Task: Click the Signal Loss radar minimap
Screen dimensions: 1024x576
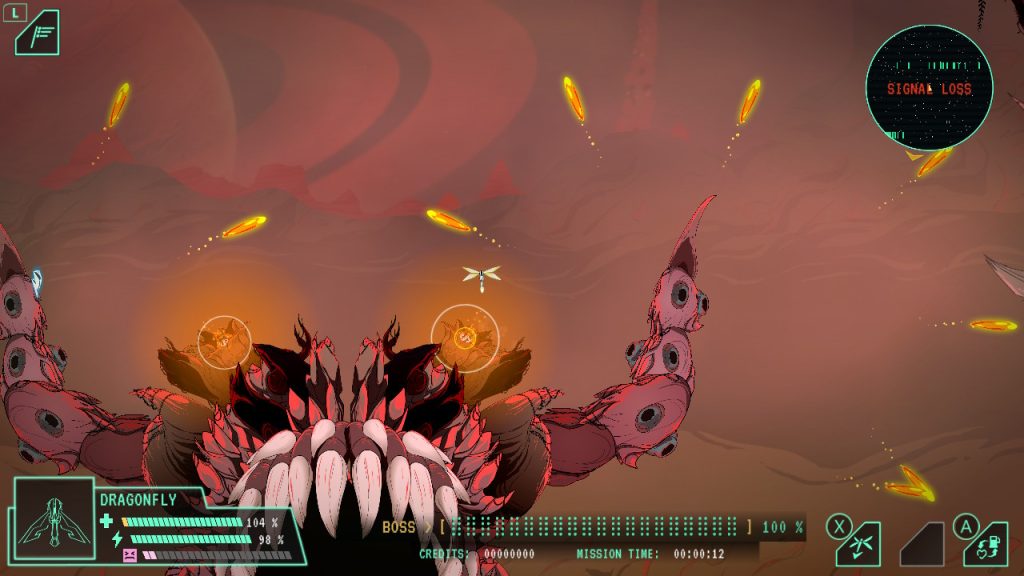Action: pos(928,88)
